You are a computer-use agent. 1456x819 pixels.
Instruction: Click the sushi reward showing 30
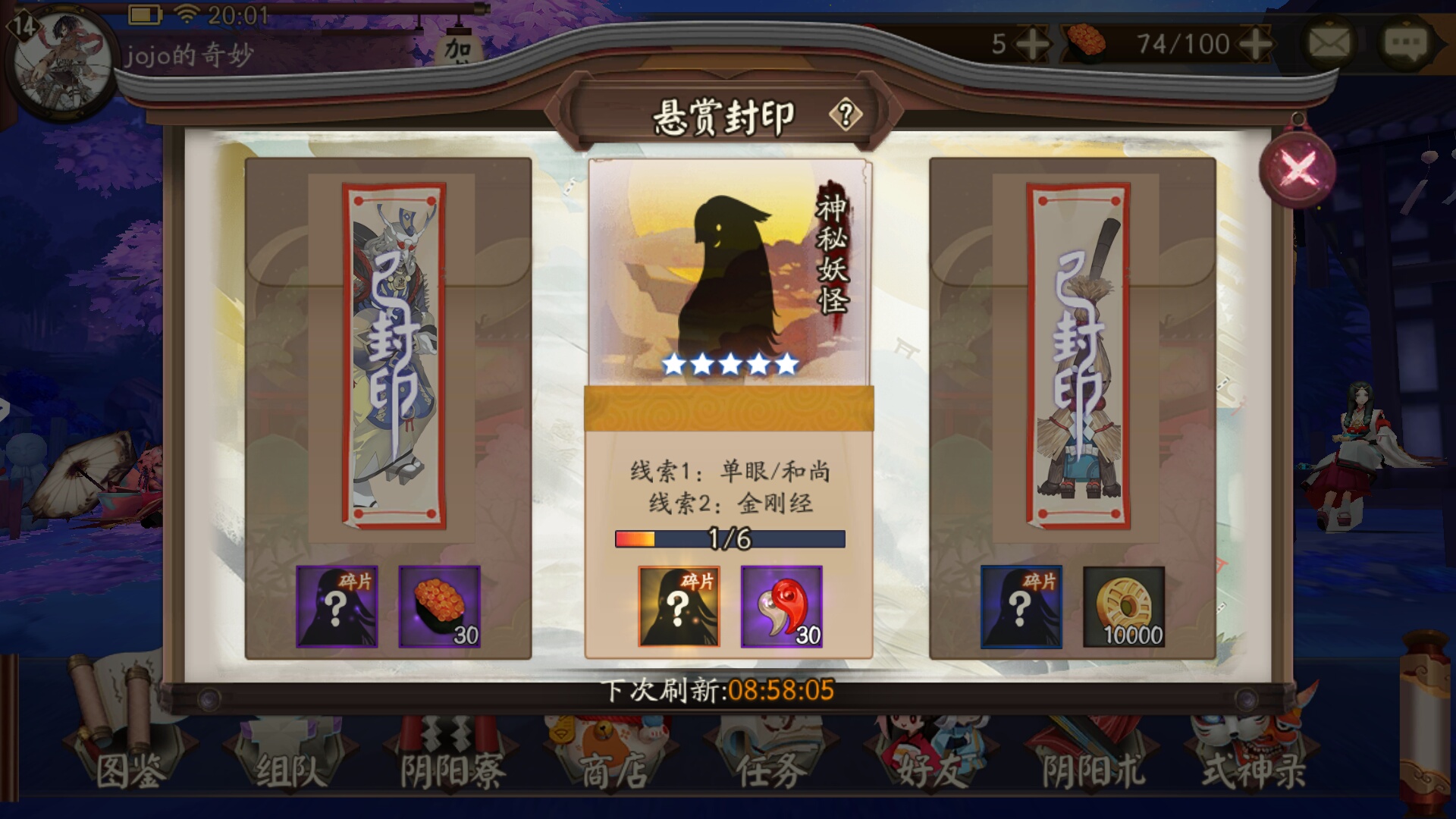[x=440, y=607]
